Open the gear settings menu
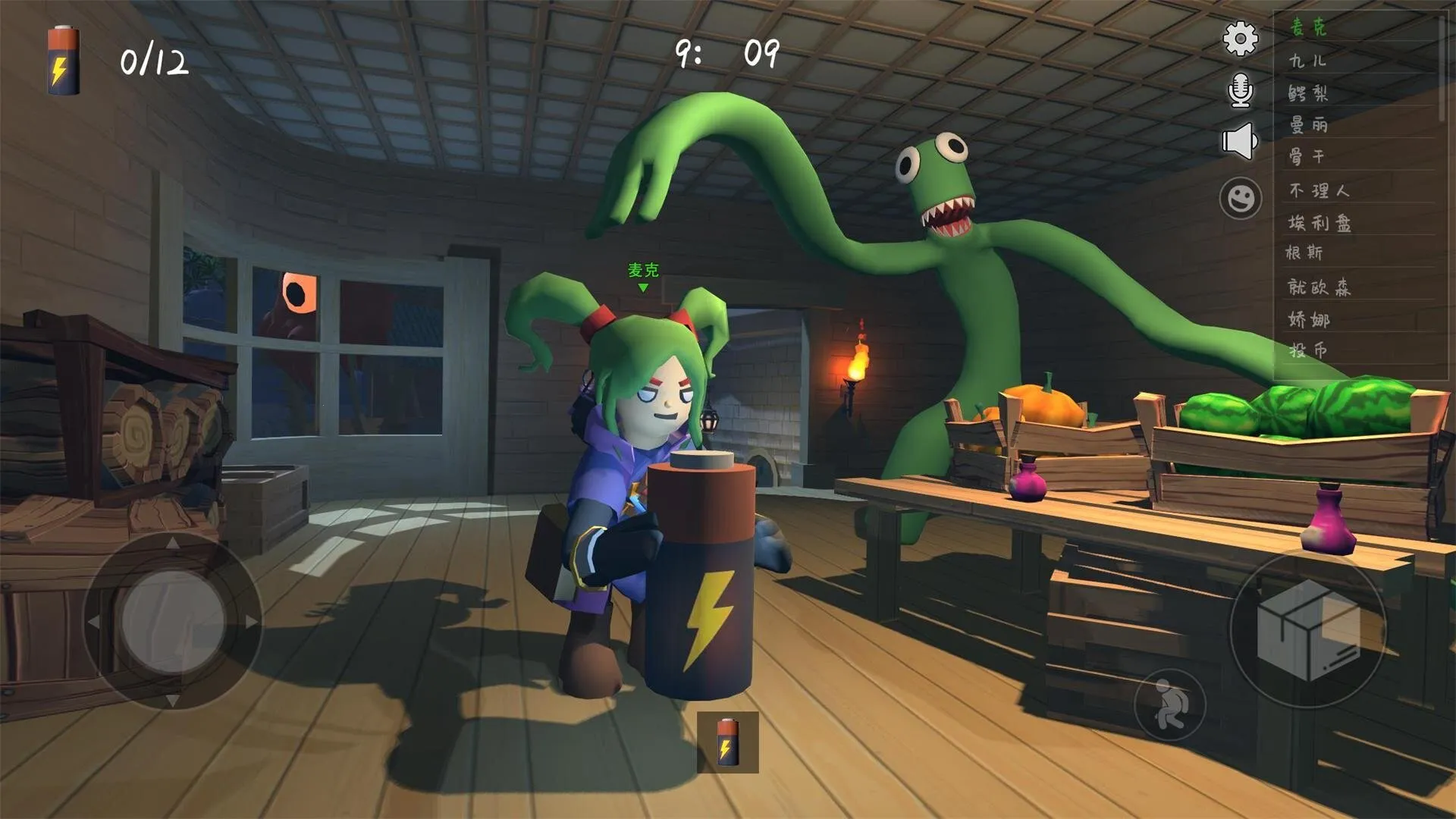The height and width of the screenshot is (819, 1456). 1241,39
